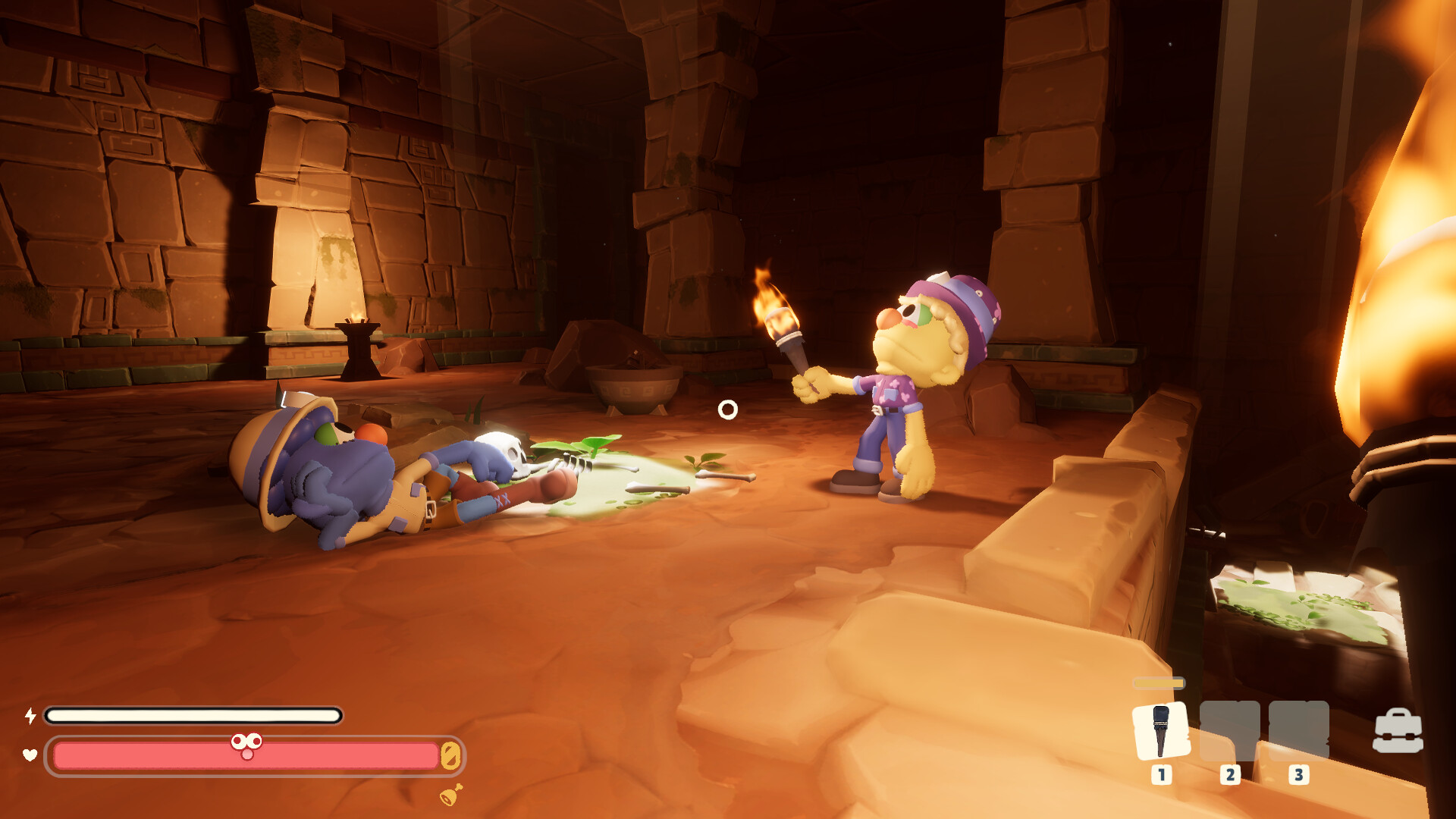Viewport: 1456px width, 819px height.
Task: Click the heart icon beside the health bar
Action: 29,755
